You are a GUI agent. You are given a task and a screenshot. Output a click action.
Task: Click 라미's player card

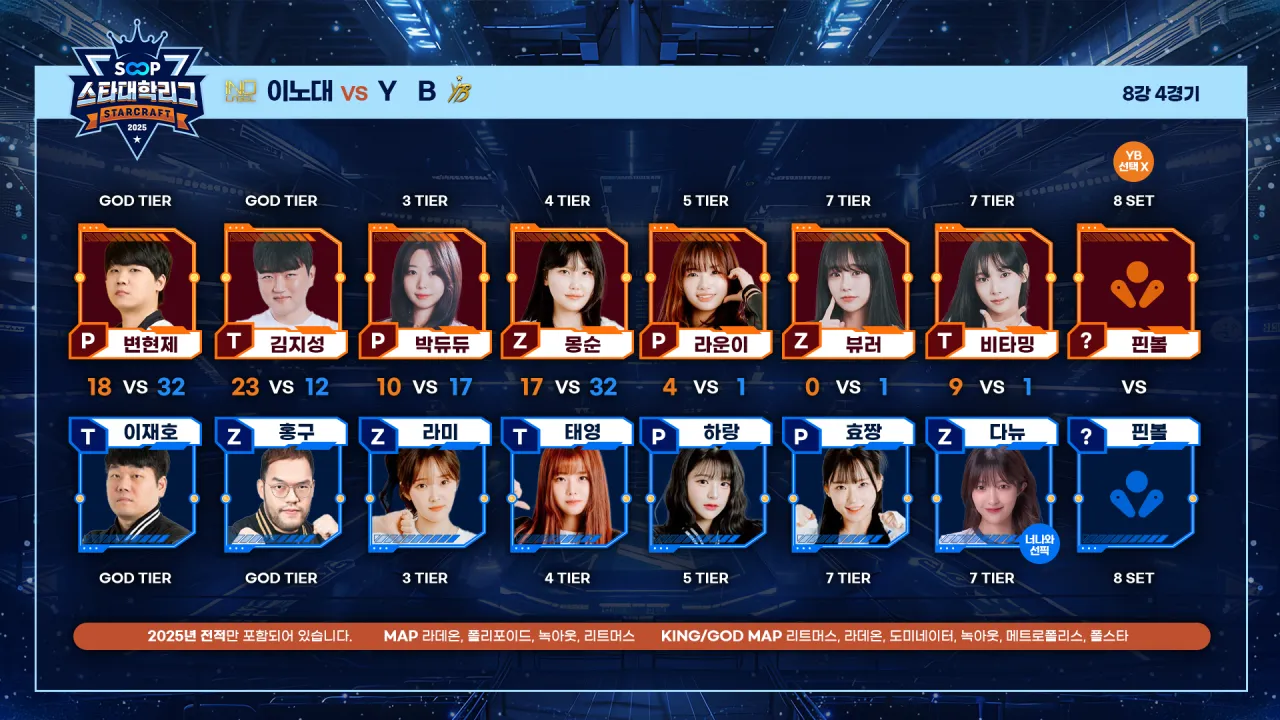[425, 484]
